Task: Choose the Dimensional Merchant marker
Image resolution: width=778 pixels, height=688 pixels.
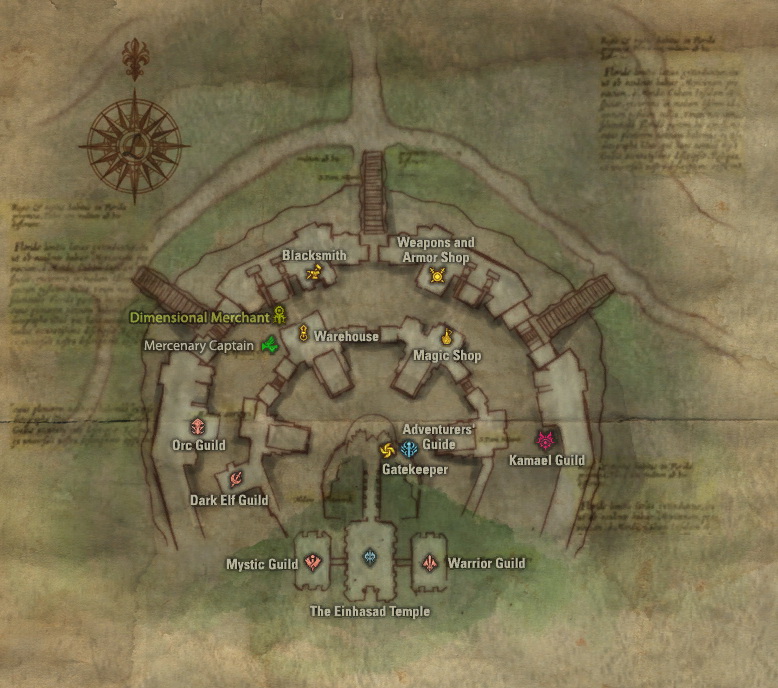Action: [280, 316]
